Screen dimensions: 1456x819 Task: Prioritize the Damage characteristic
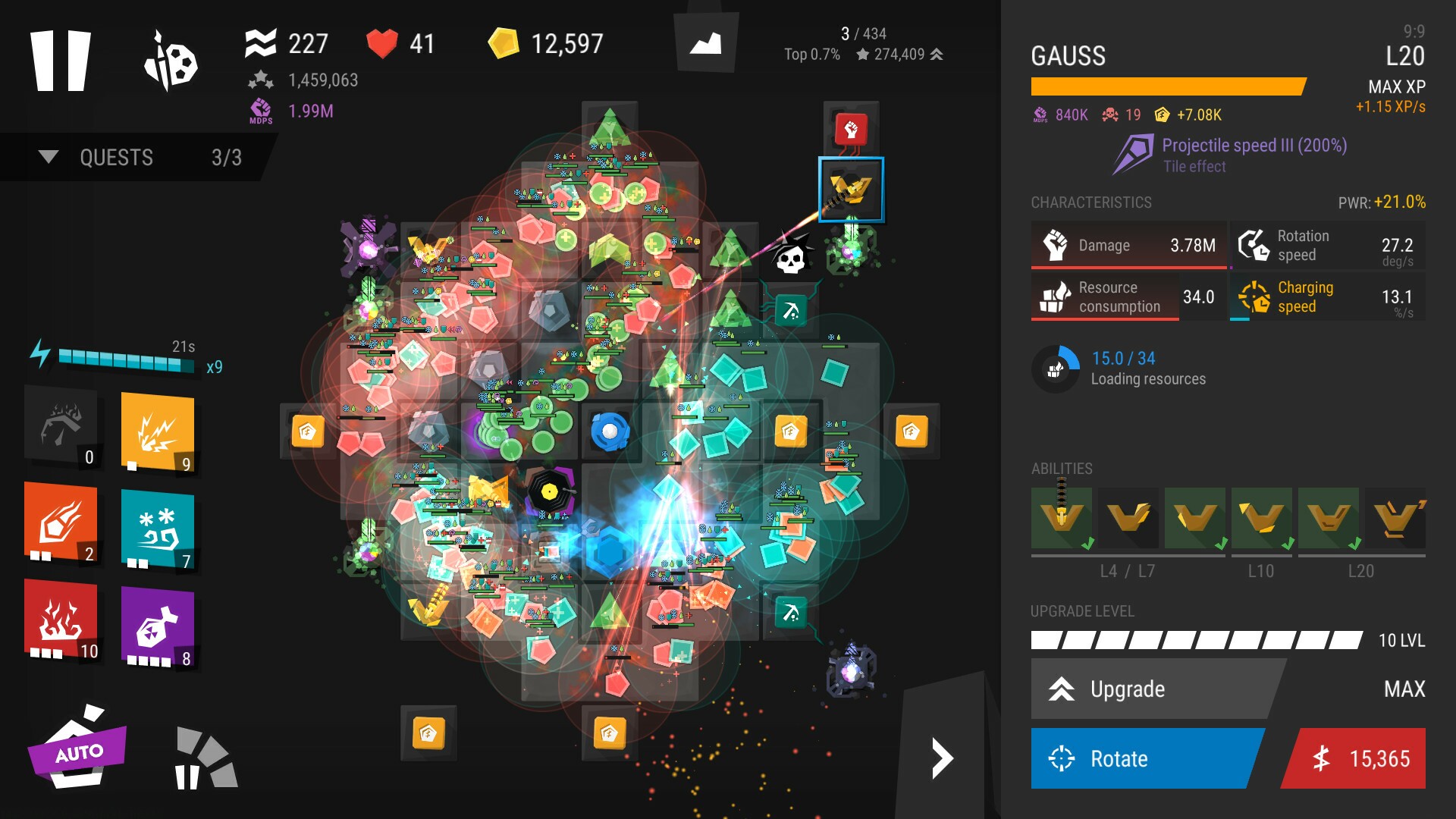[x=1128, y=246]
